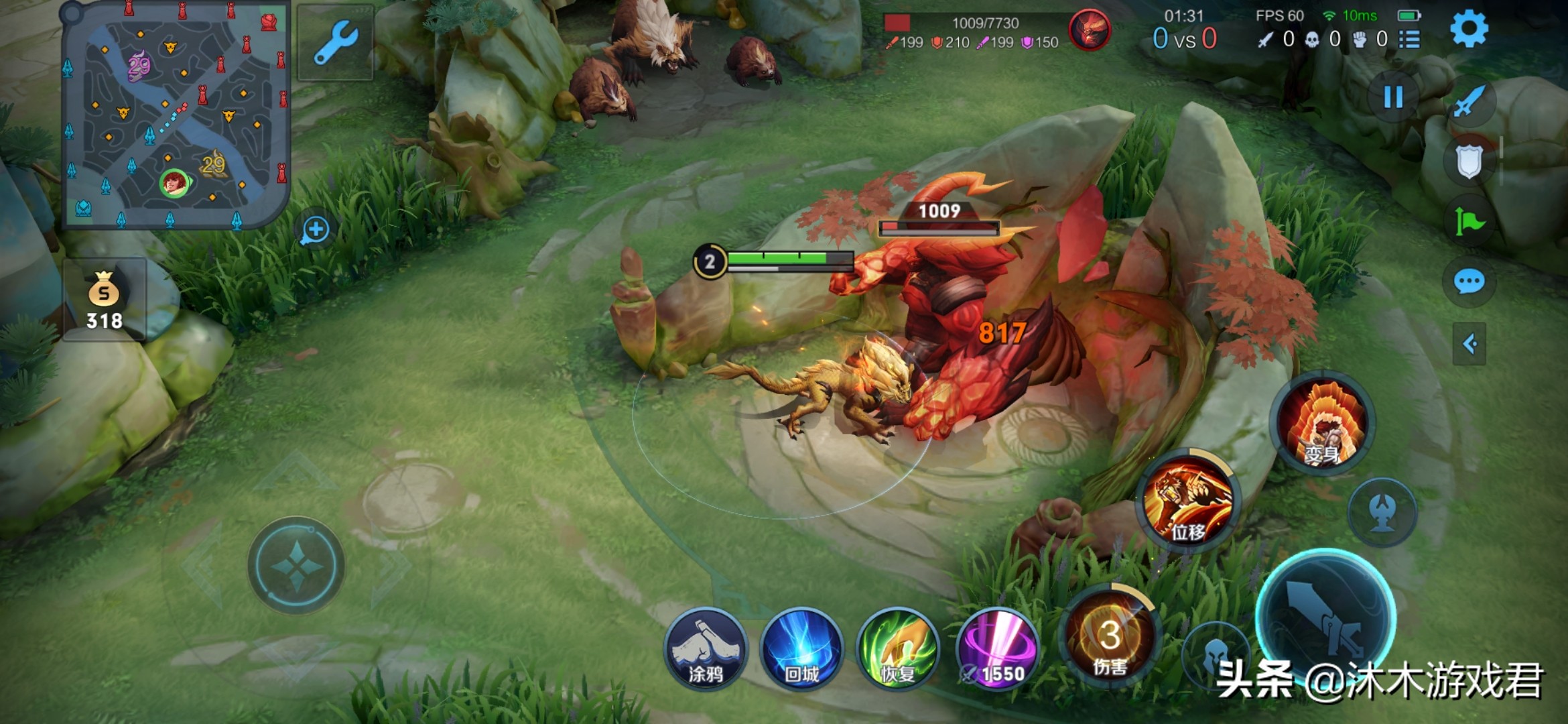Activate the 变身 transform ability
1568x724 pixels.
pyautogui.click(x=1322, y=424)
